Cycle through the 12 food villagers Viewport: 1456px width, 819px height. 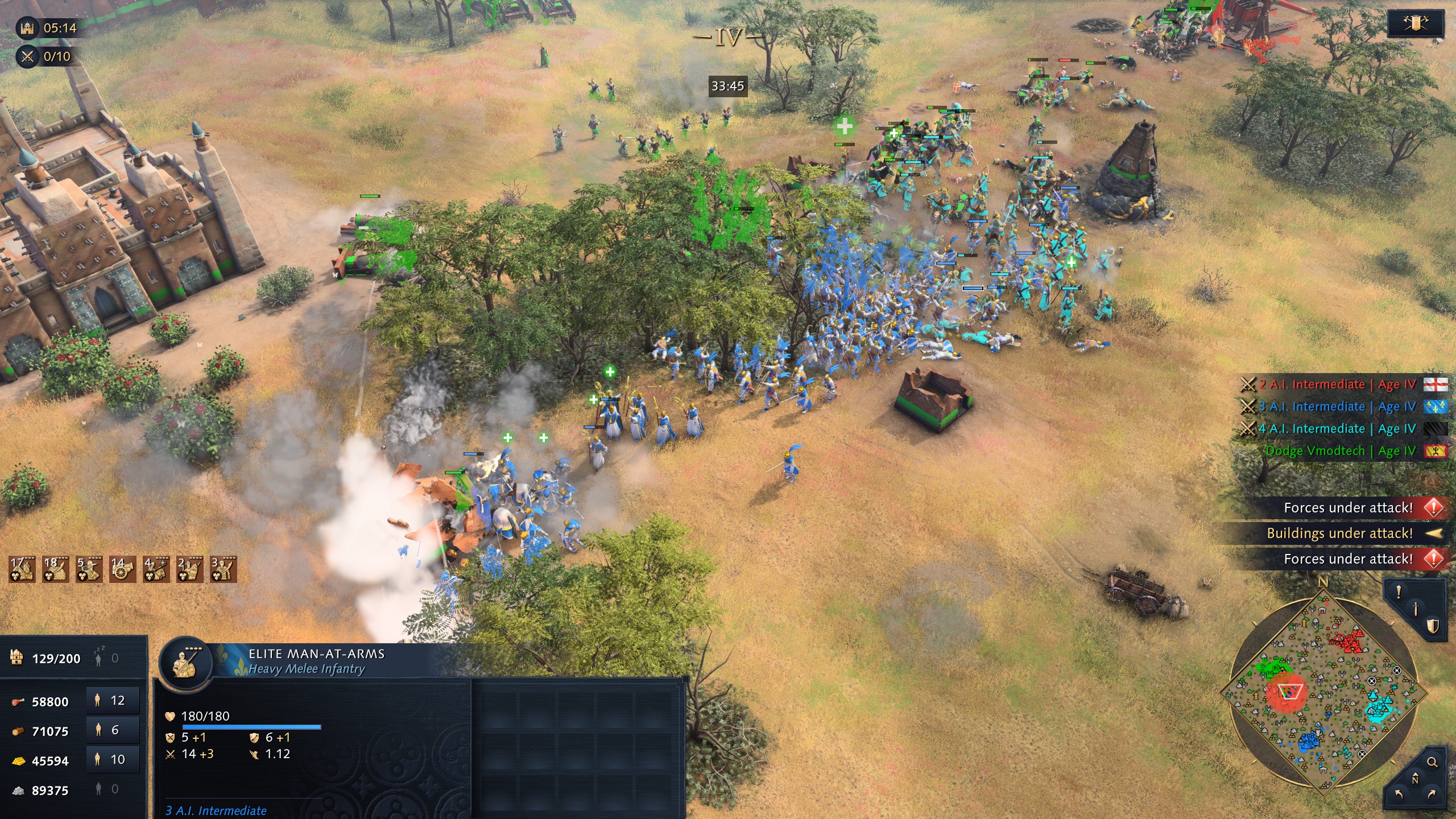[x=113, y=701]
